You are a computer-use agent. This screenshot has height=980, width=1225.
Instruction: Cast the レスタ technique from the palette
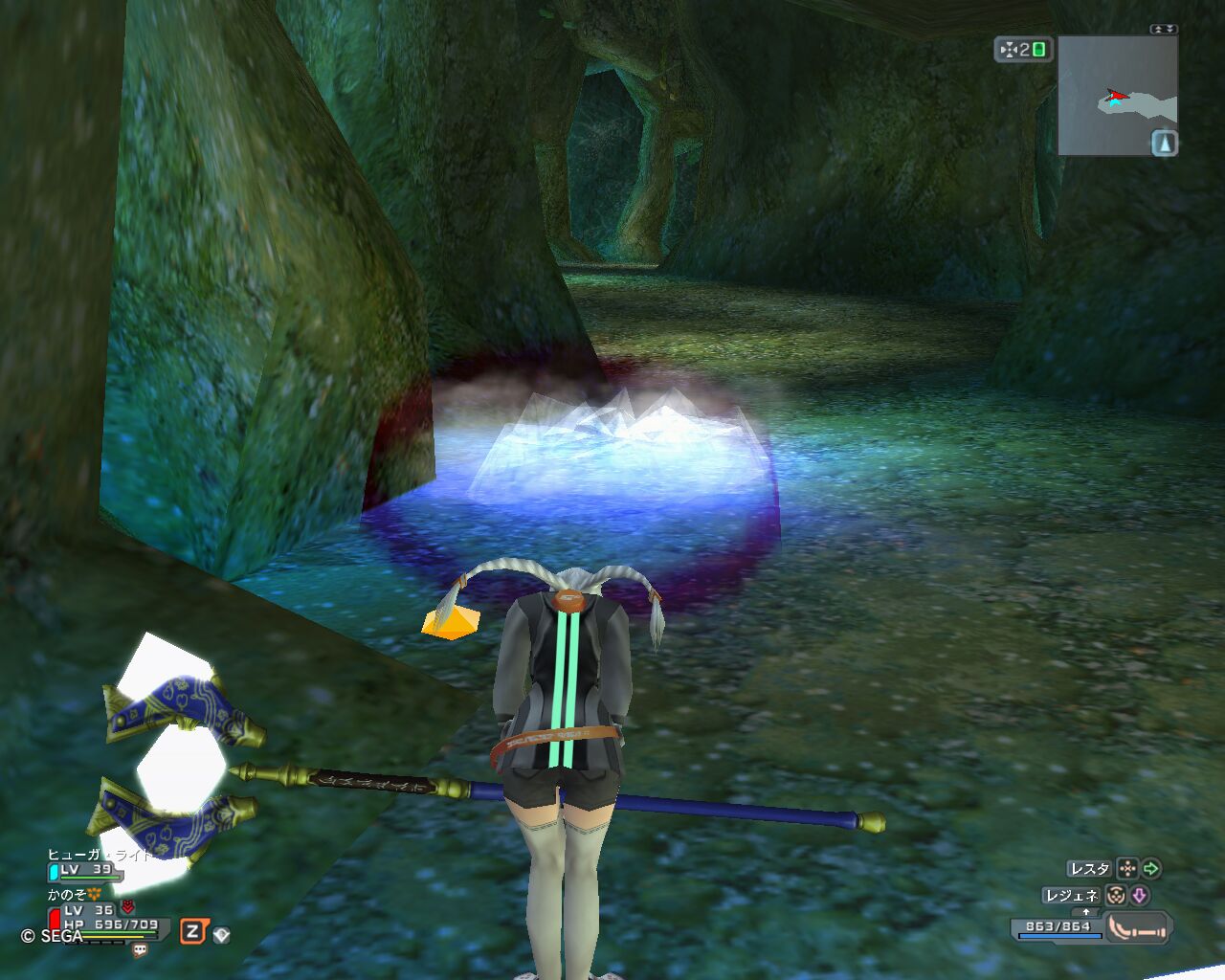(x=1089, y=869)
